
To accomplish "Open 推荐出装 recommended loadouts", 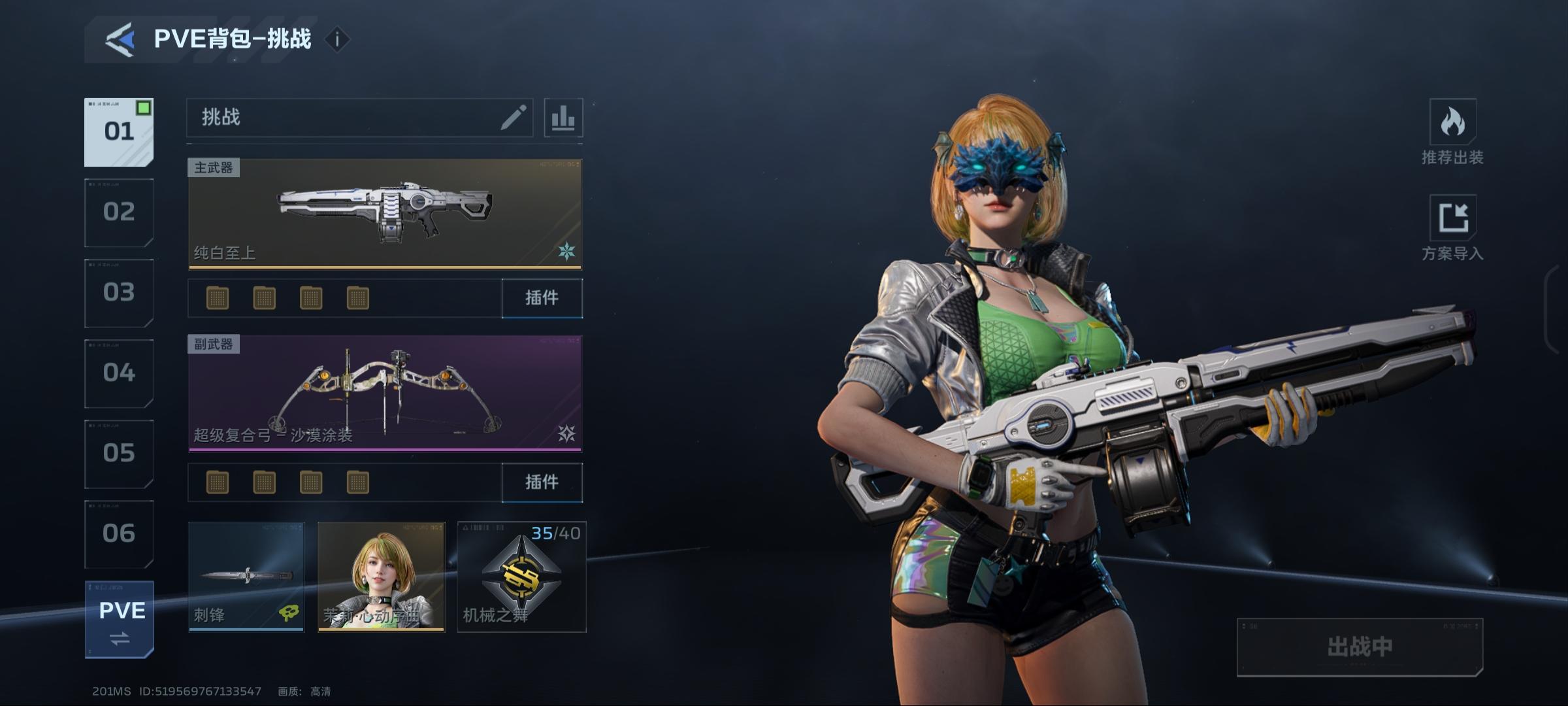I will [1452, 132].
